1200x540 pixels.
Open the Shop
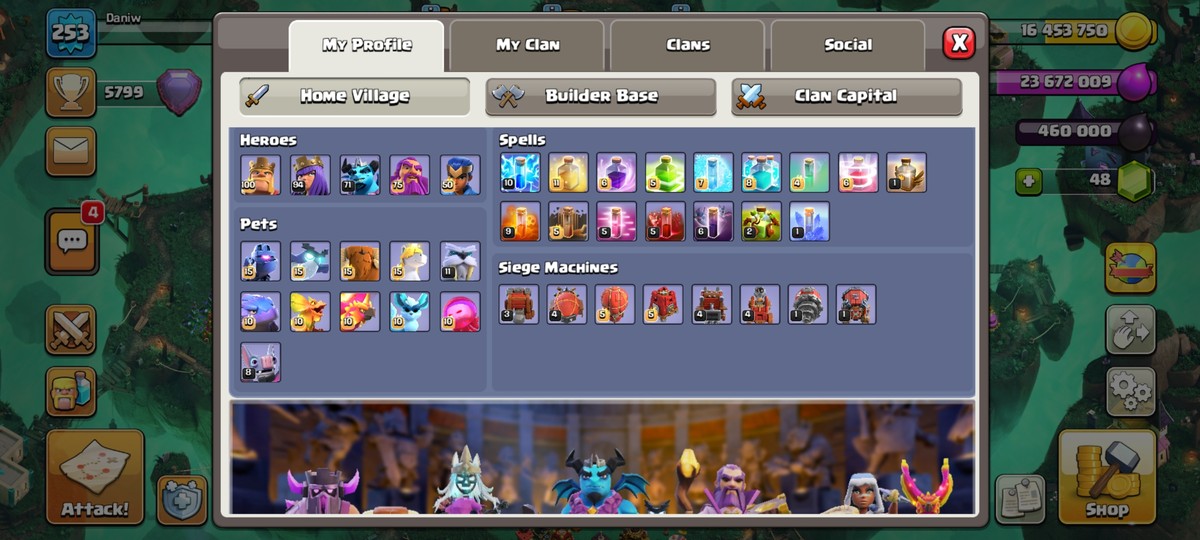pyautogui.click(x=1106, y=477)
